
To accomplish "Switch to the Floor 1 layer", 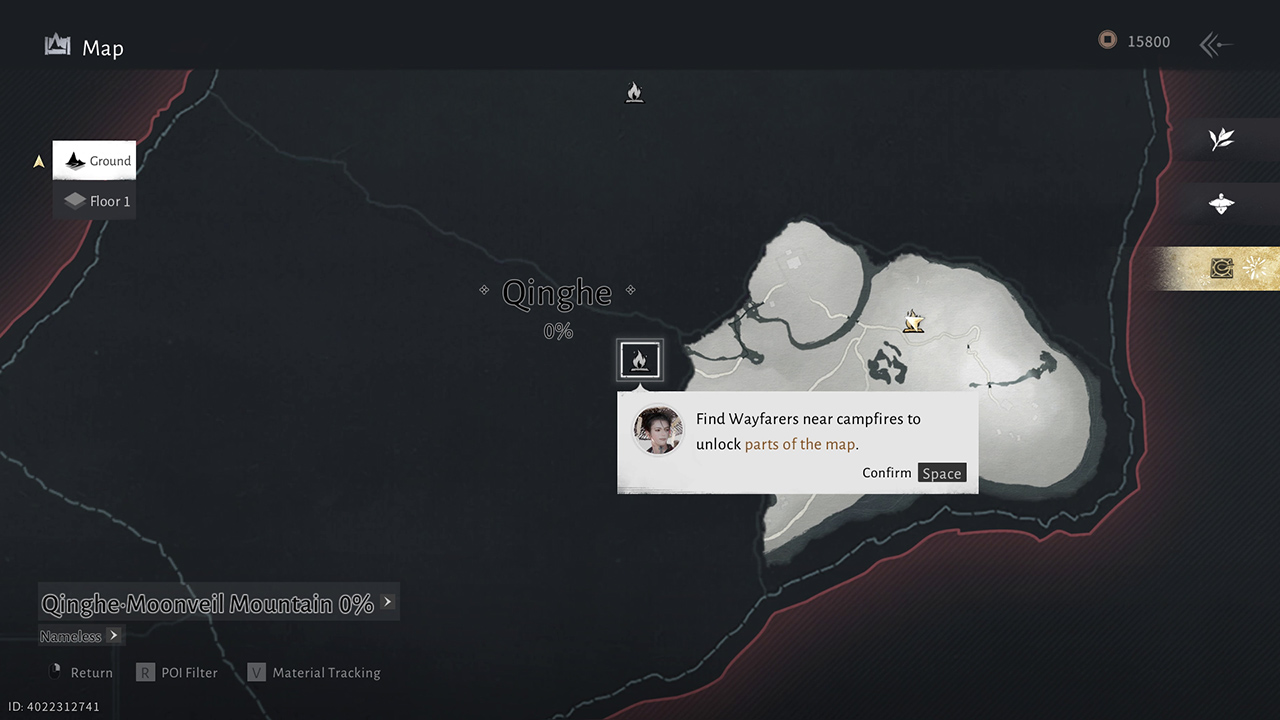I will pyautogui.click(x=95, y=201).
